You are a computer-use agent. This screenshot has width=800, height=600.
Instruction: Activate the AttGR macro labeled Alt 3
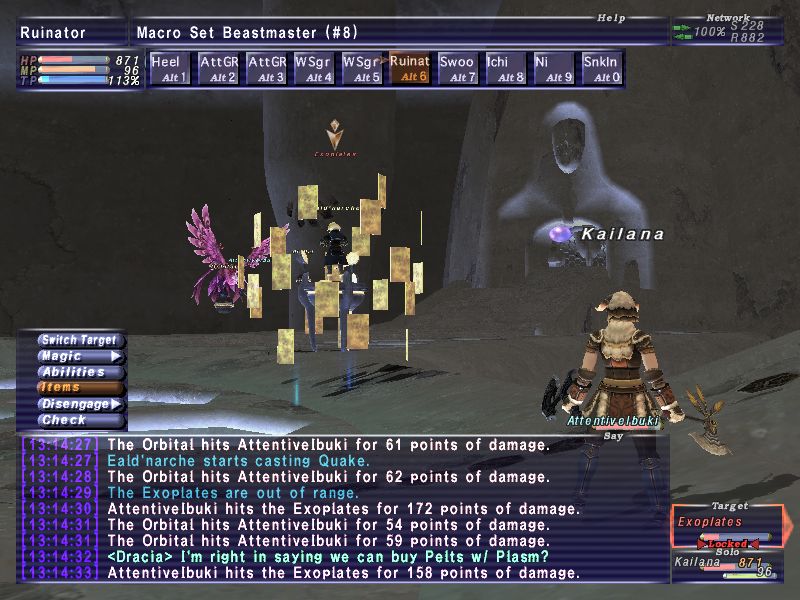pos(266,68)
